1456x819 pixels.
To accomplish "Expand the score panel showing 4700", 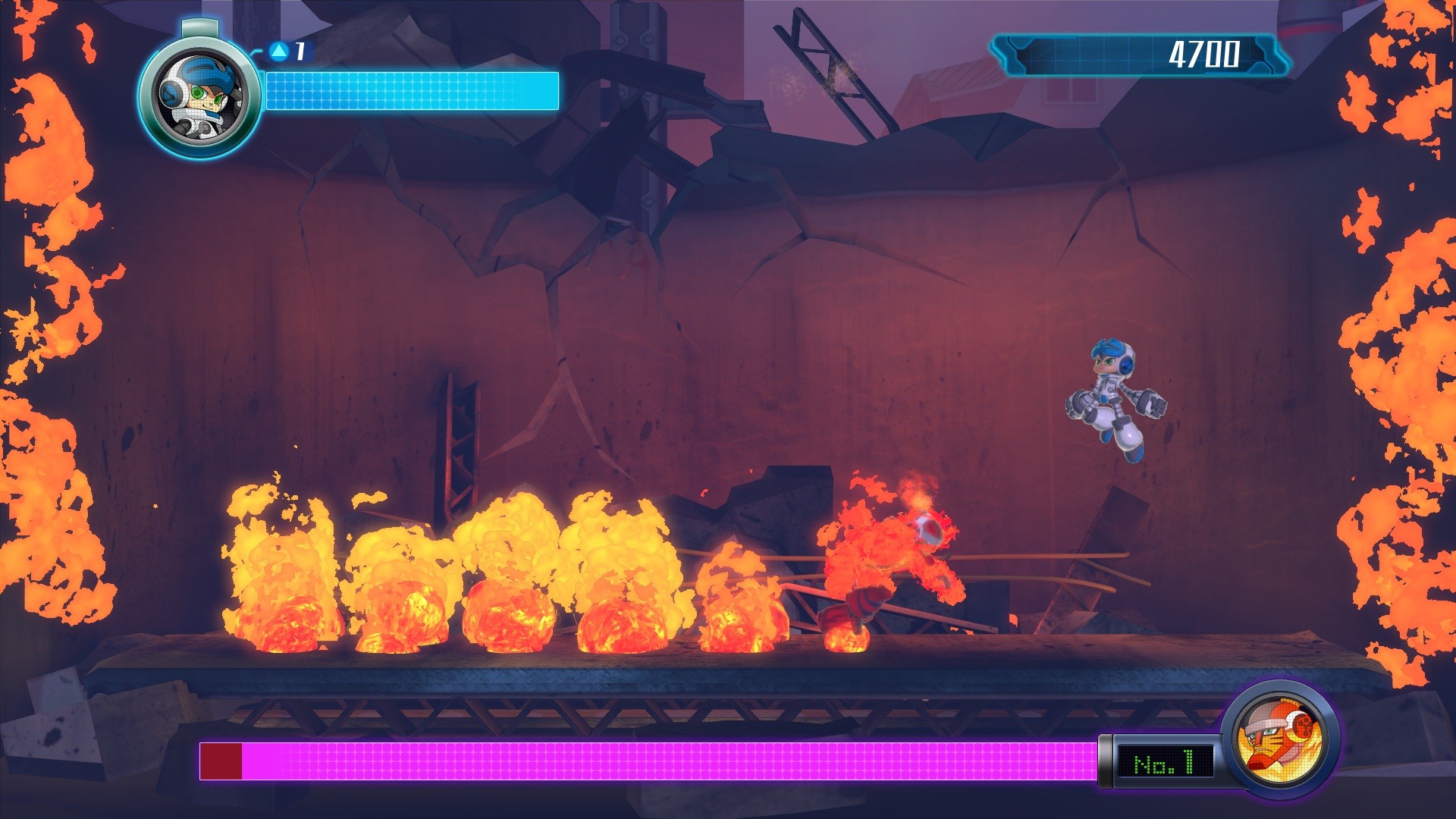I will pos(1137,53).
